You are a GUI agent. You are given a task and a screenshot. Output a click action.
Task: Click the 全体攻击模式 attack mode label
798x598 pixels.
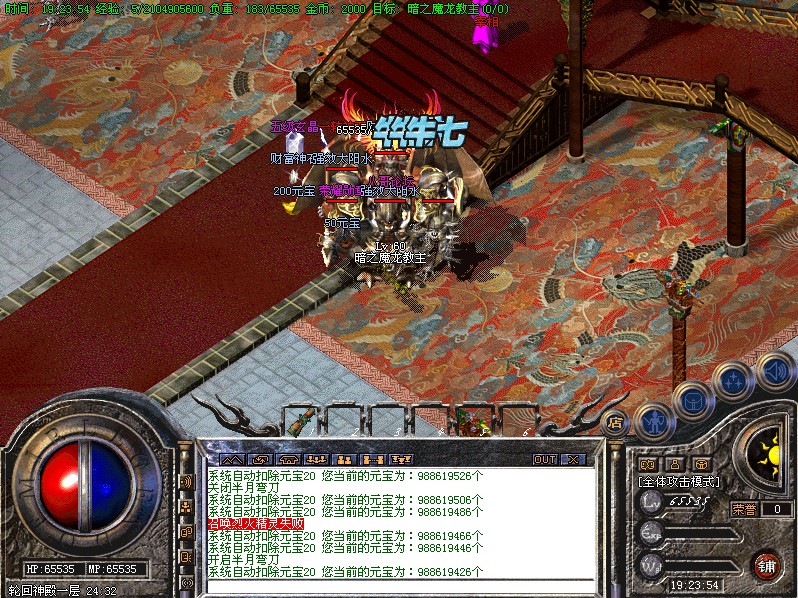point(680,481)
